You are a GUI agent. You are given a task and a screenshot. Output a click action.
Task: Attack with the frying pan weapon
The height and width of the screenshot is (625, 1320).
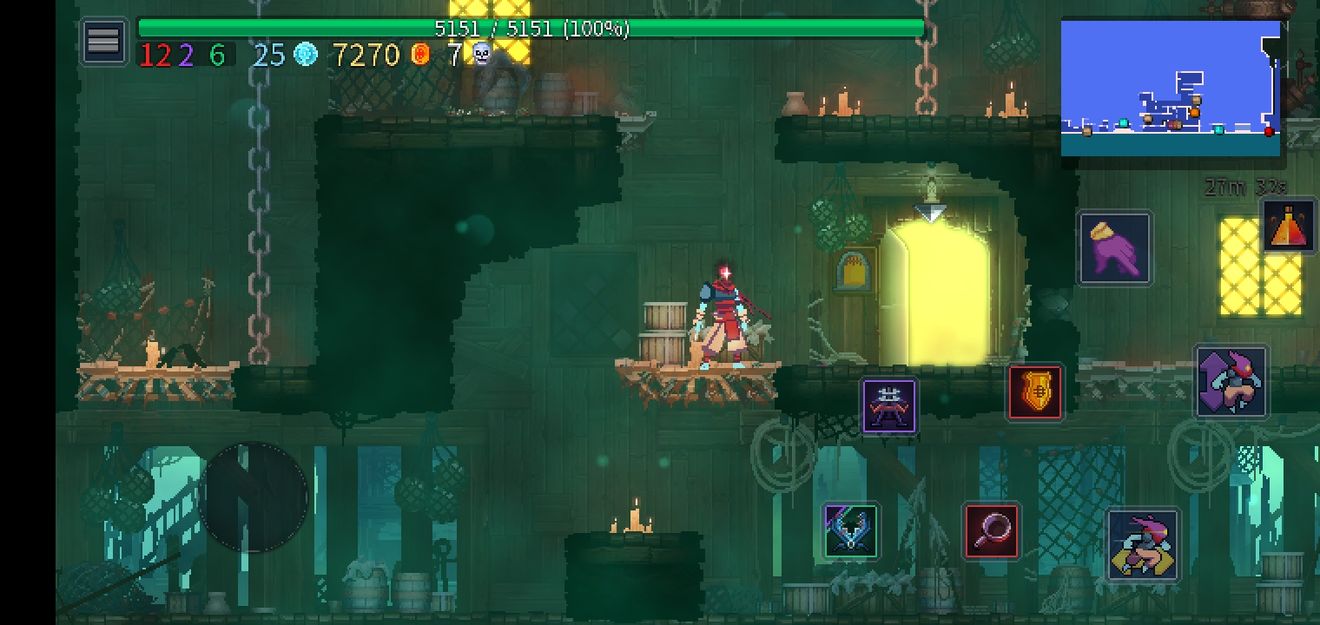coord(991,531)
